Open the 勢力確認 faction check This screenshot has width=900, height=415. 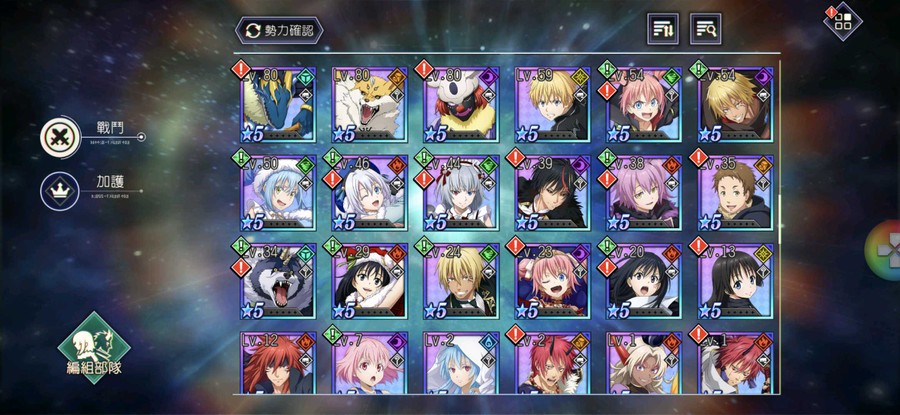(281, 30)
